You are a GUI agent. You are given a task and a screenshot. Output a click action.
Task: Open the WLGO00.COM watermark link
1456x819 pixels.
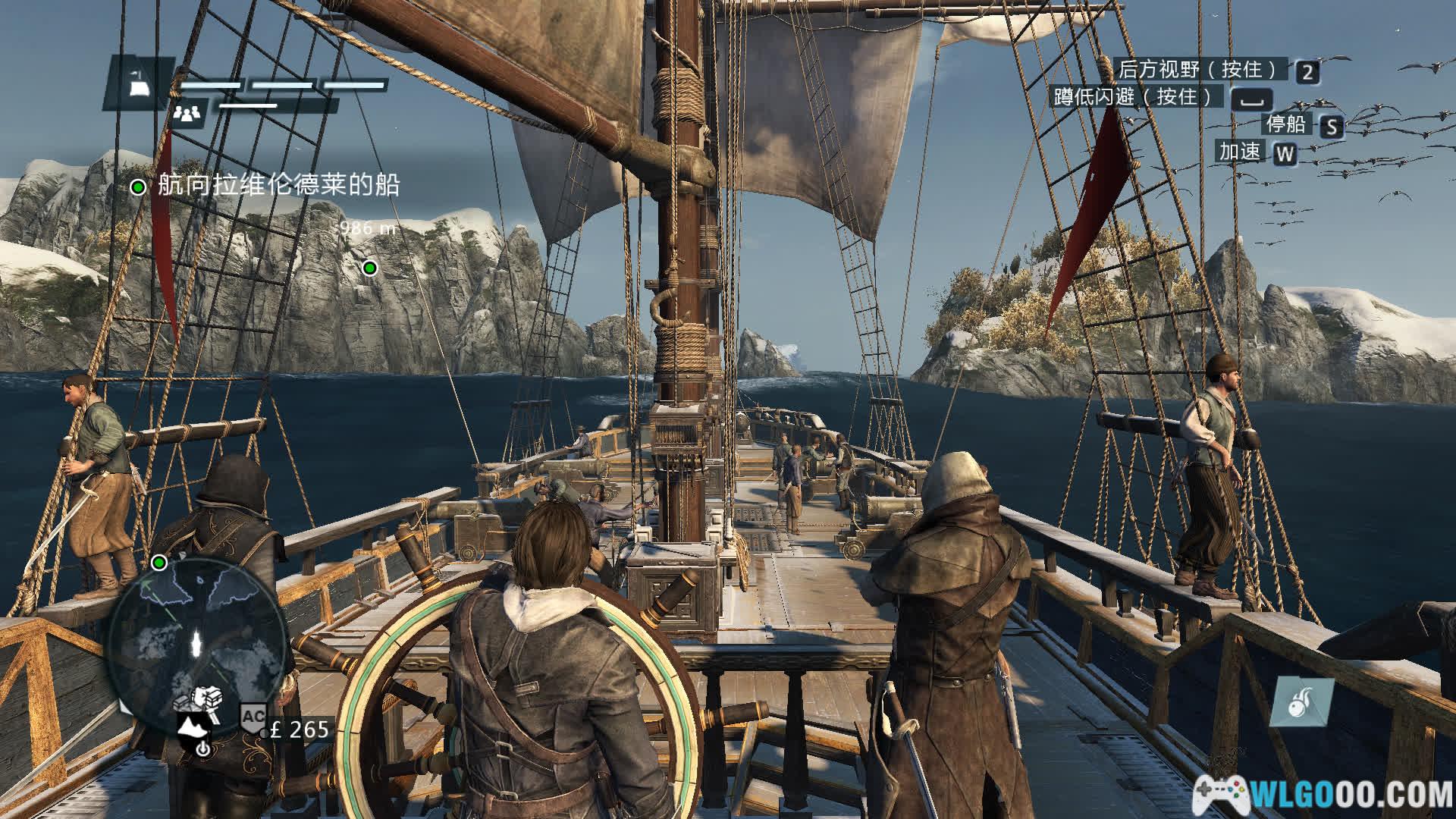tap(1323, 794)
